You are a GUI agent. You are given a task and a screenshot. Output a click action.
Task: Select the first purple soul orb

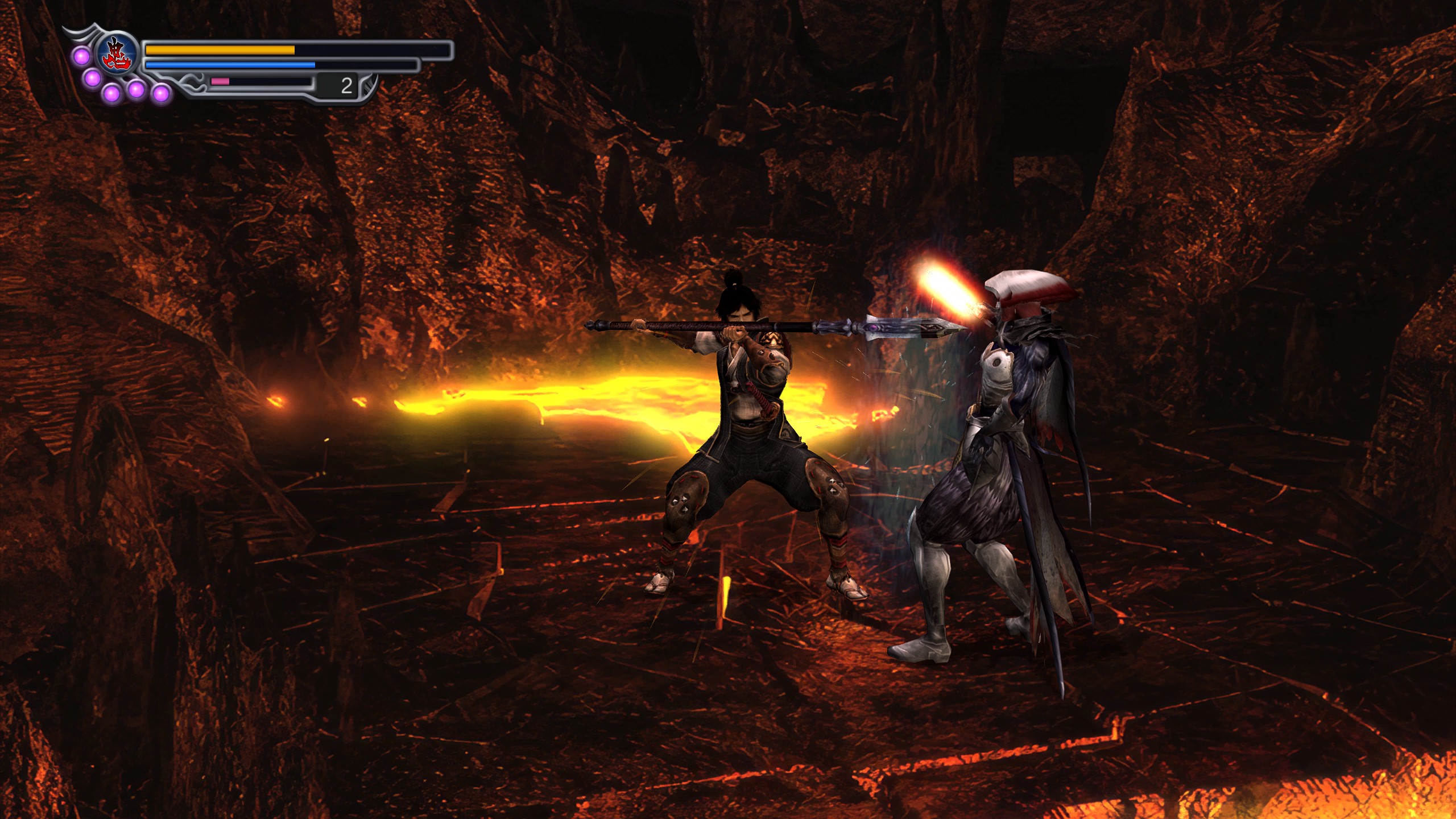81,56
